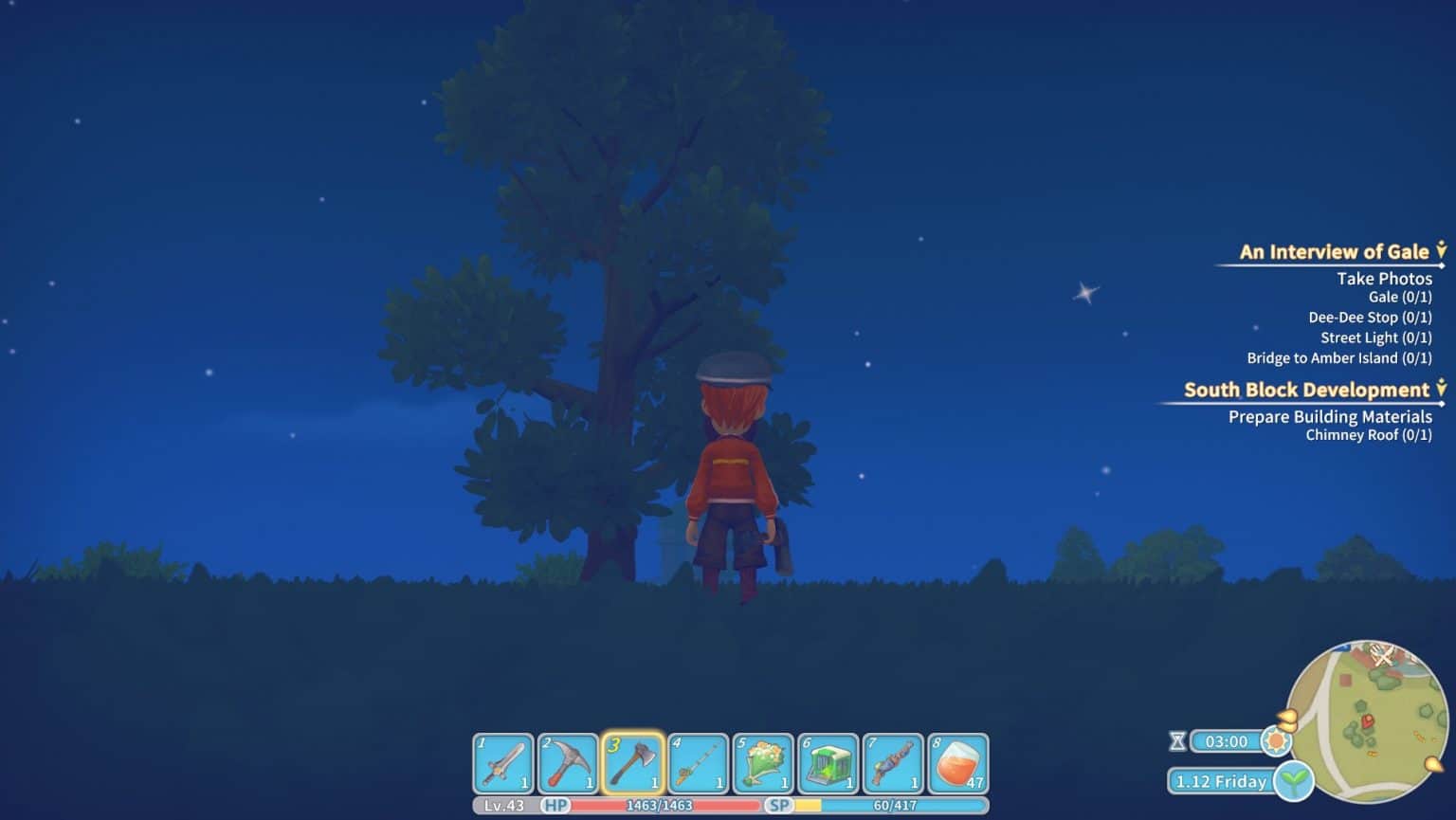Select the relic piece in hotbar slot 7
The height and width of the screenshot is (820, 1456).
(x=893, y=763)
